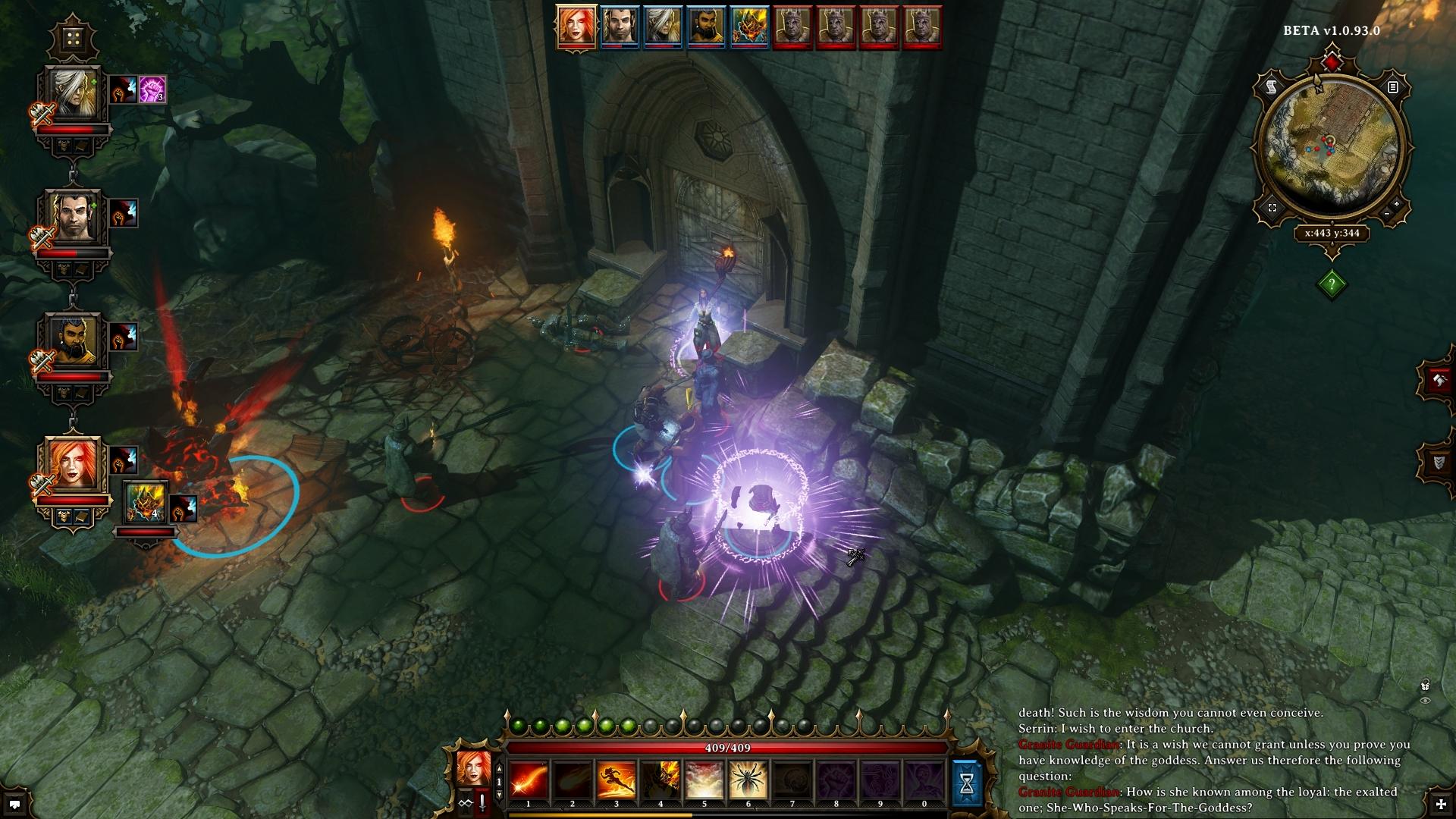The width and height of the screenshot is (1456, 819).
Task: Select the bearded party member portrait
Action: (74, 342)
